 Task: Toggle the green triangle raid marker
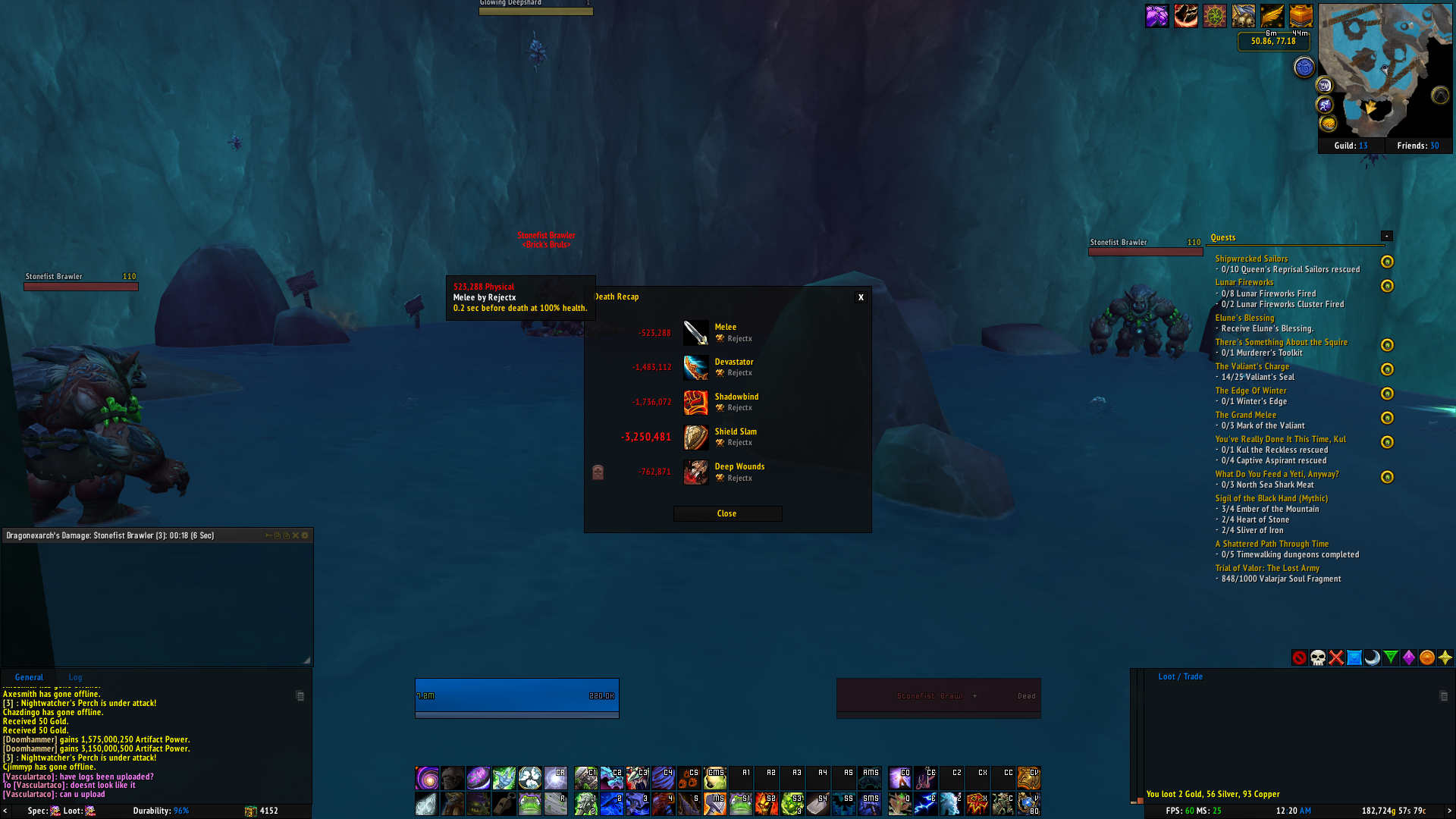click(x=1391, y=657)
